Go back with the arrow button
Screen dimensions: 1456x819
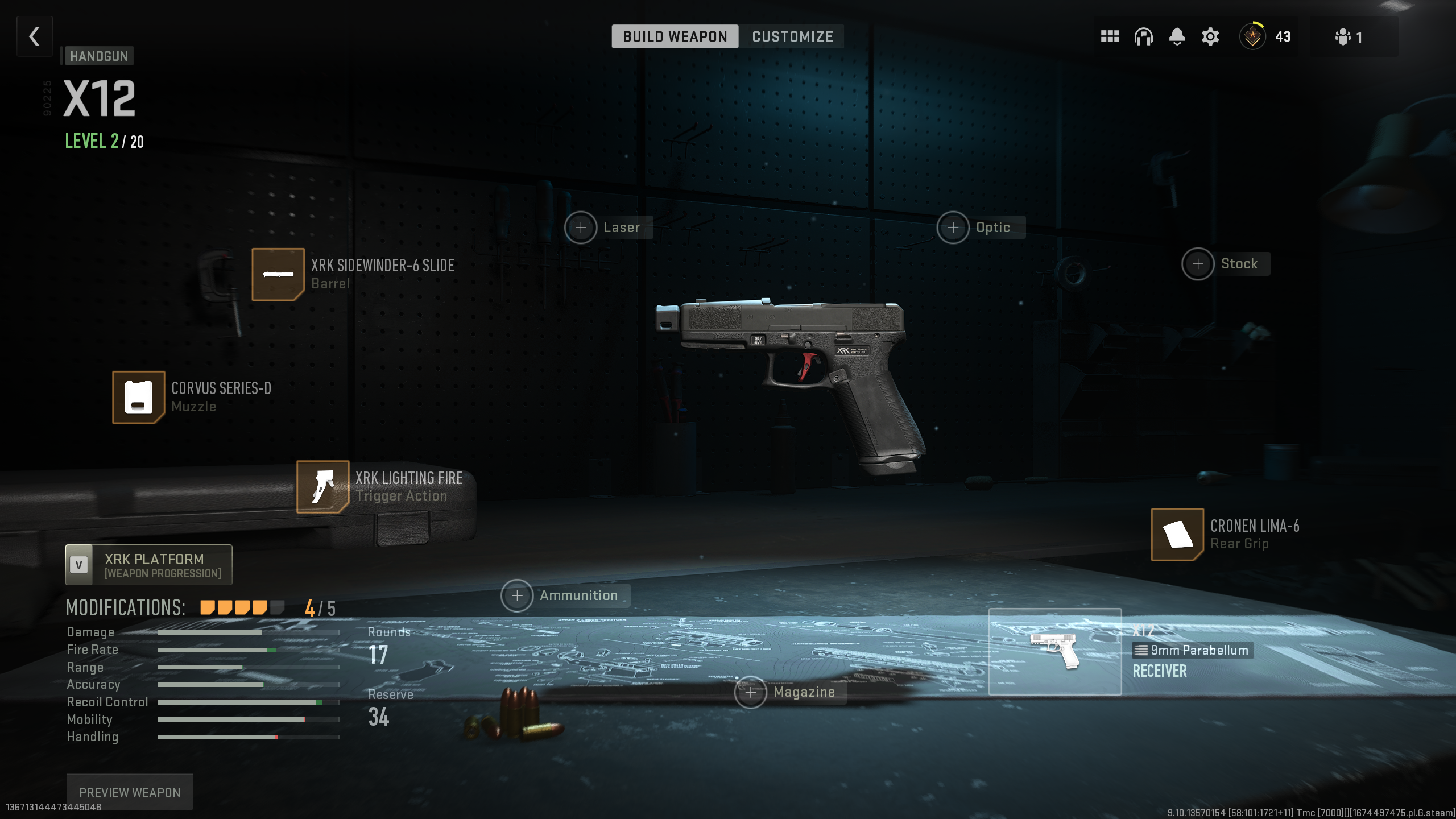pyautogui.click(x=35, y=37)
